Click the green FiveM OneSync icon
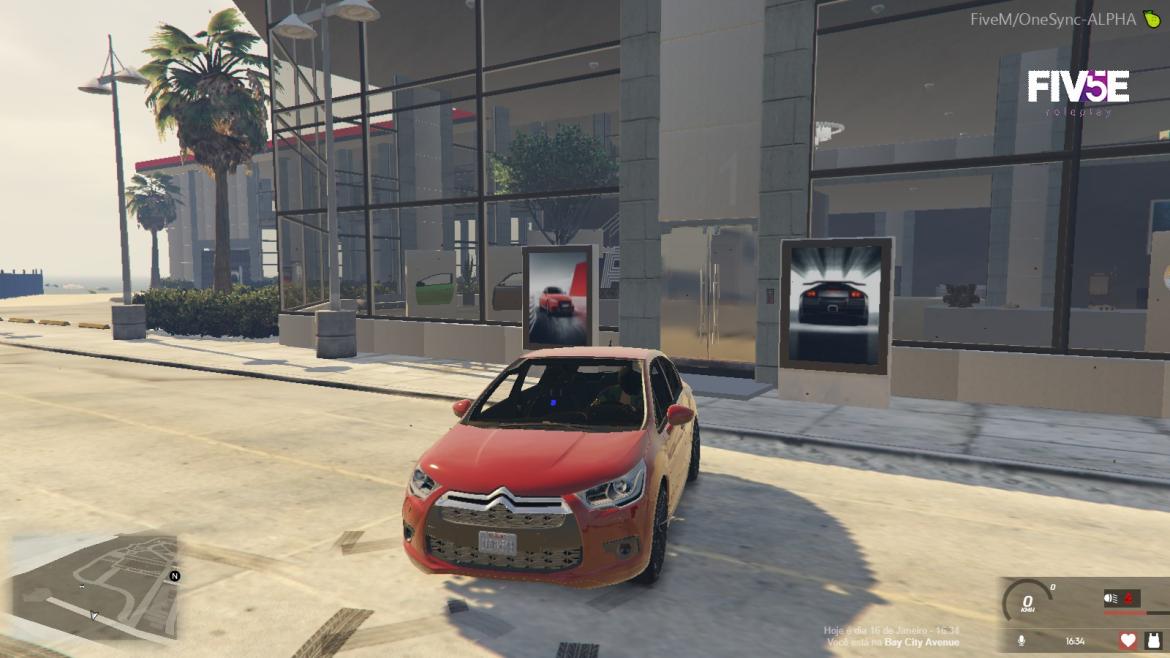Viewport: 1170px width, 658px height. pos(1152,19)
